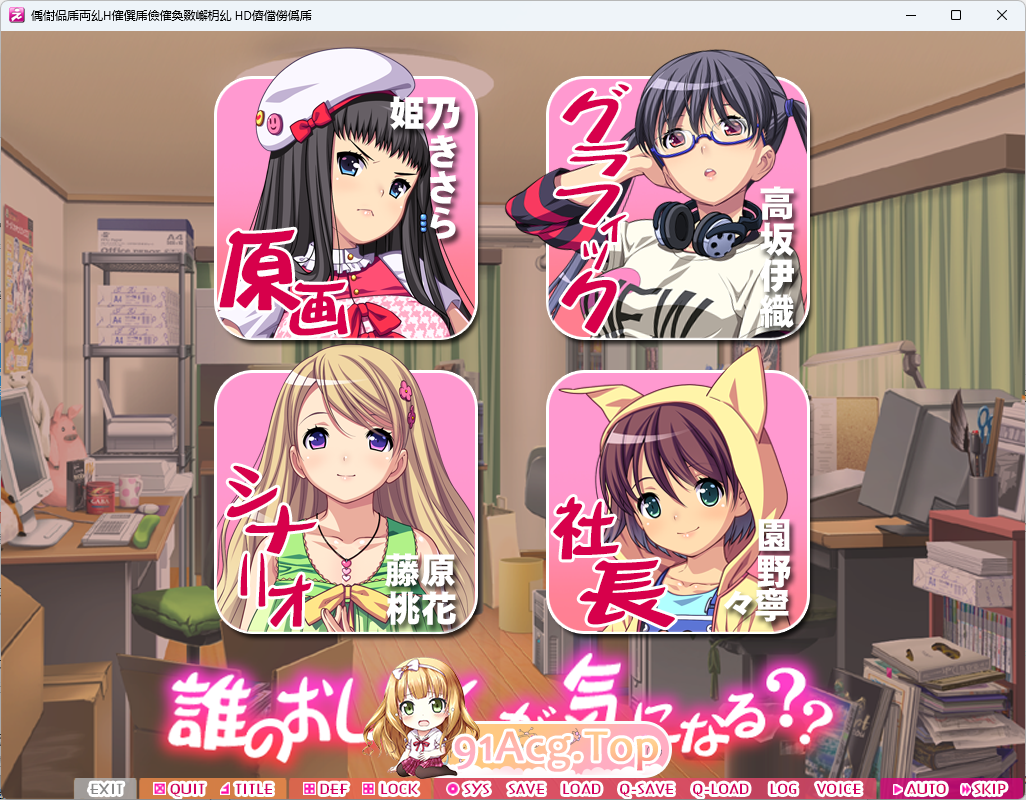Viewport: 1026px width, 800px height.
Task: Toggle the LOCK button
Action: click(391, 789)
